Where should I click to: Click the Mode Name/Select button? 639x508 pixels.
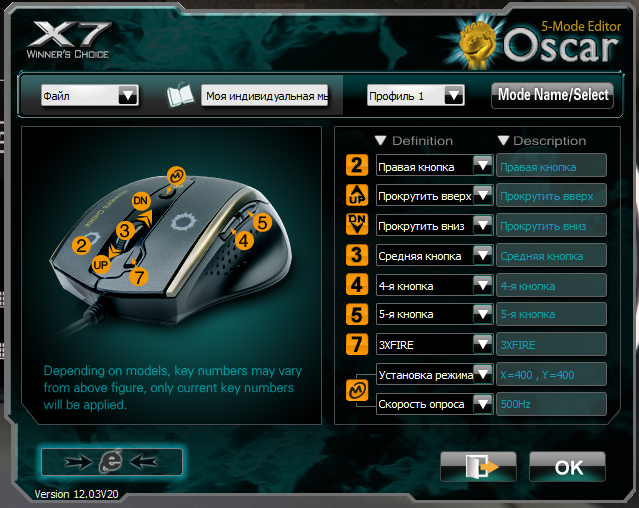pyautogui.click(x=553, y=95)
